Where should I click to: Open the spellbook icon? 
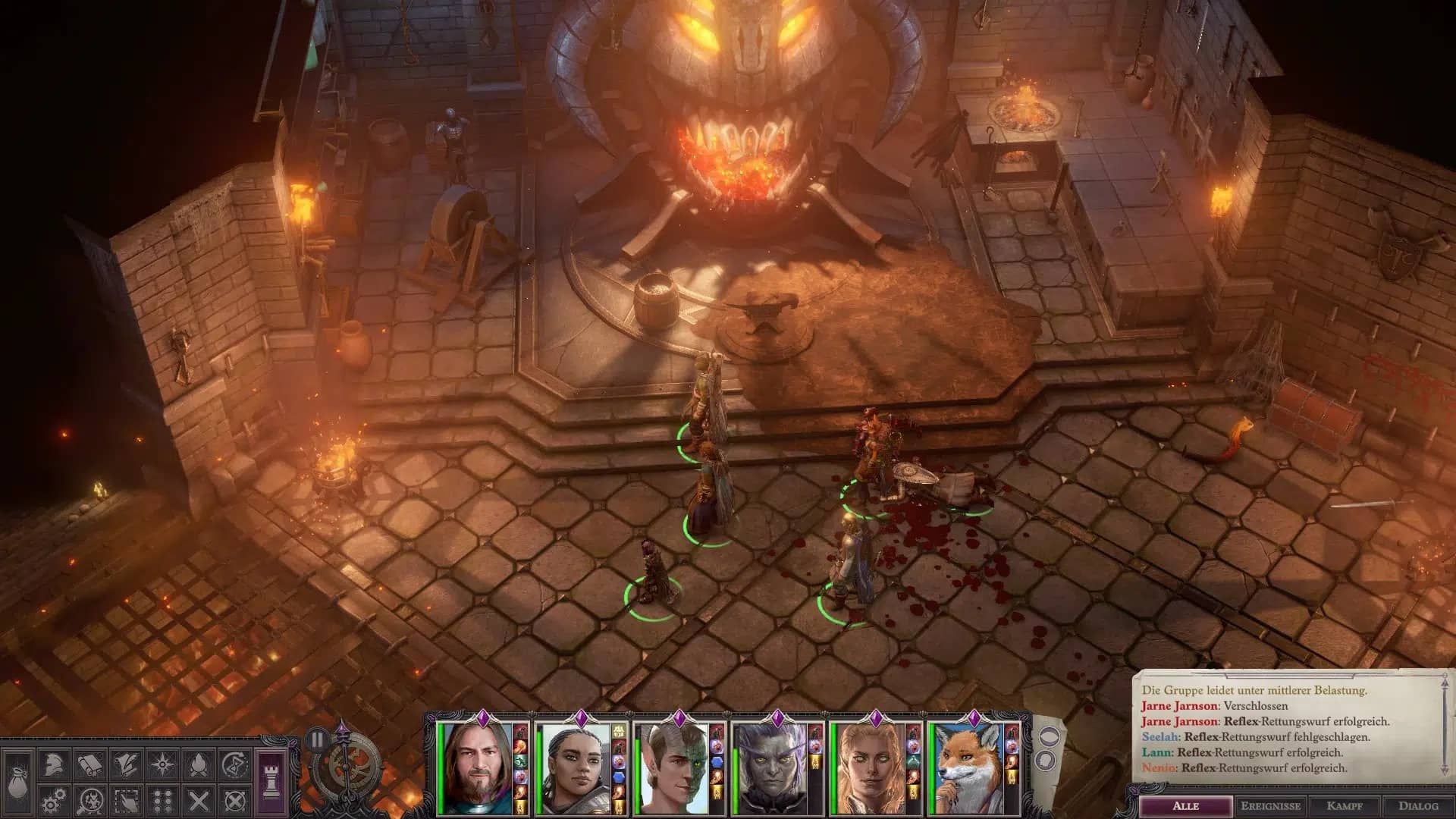(89, 764)
